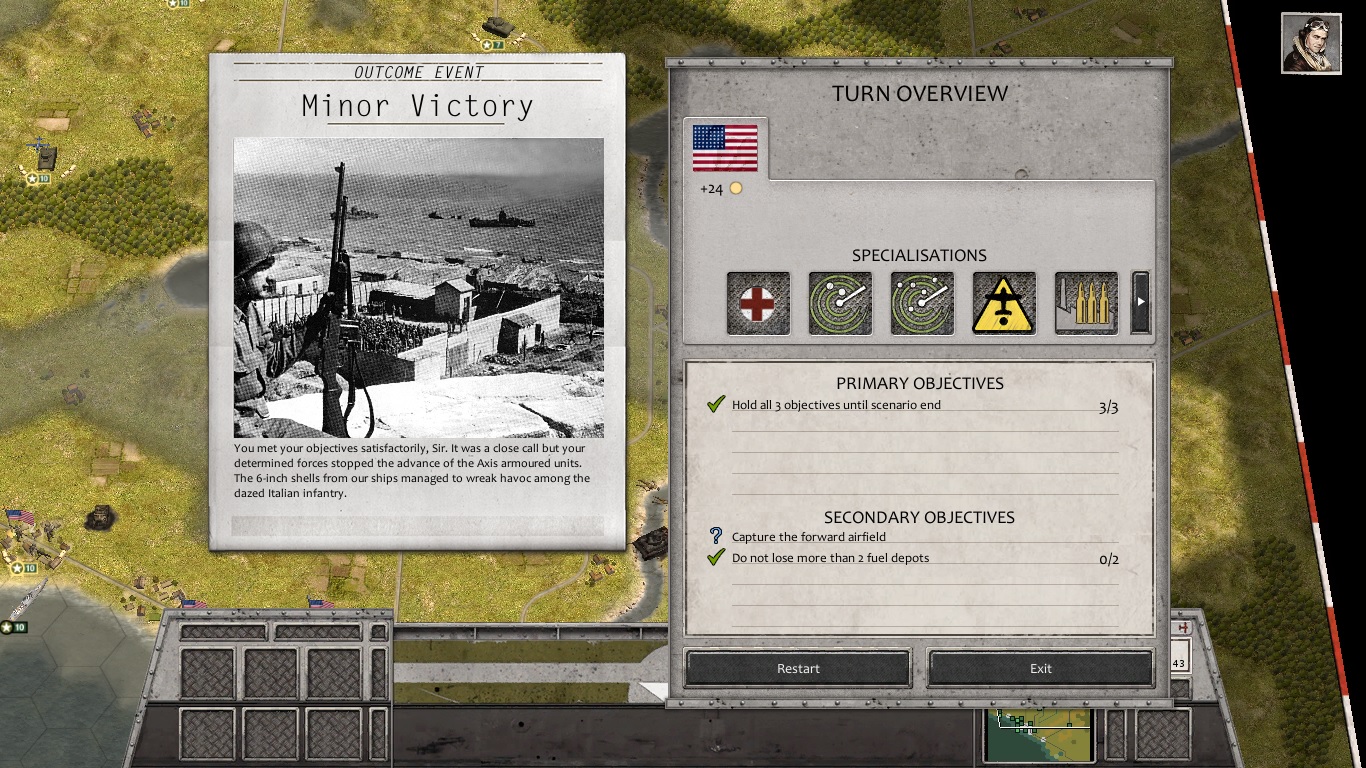Click the minimap below the overview panel
This screenshot has height=768, width=1366.
(1038, 735)
